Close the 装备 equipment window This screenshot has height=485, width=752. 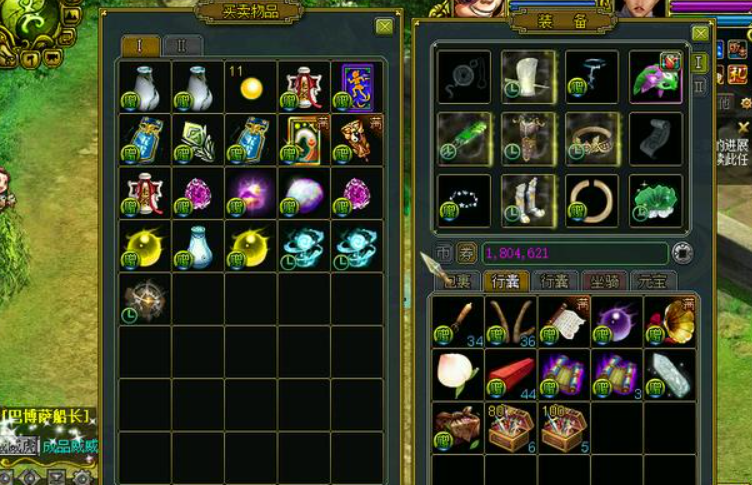coord(700,33)
